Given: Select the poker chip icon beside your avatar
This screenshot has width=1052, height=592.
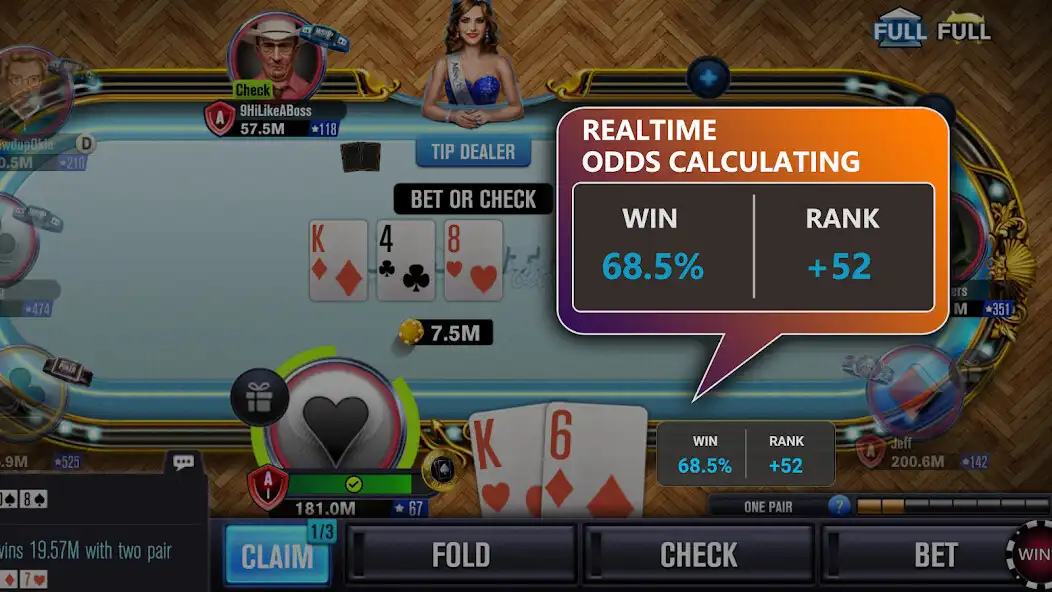Looking at the screenshot, I should tap(439, 470).
